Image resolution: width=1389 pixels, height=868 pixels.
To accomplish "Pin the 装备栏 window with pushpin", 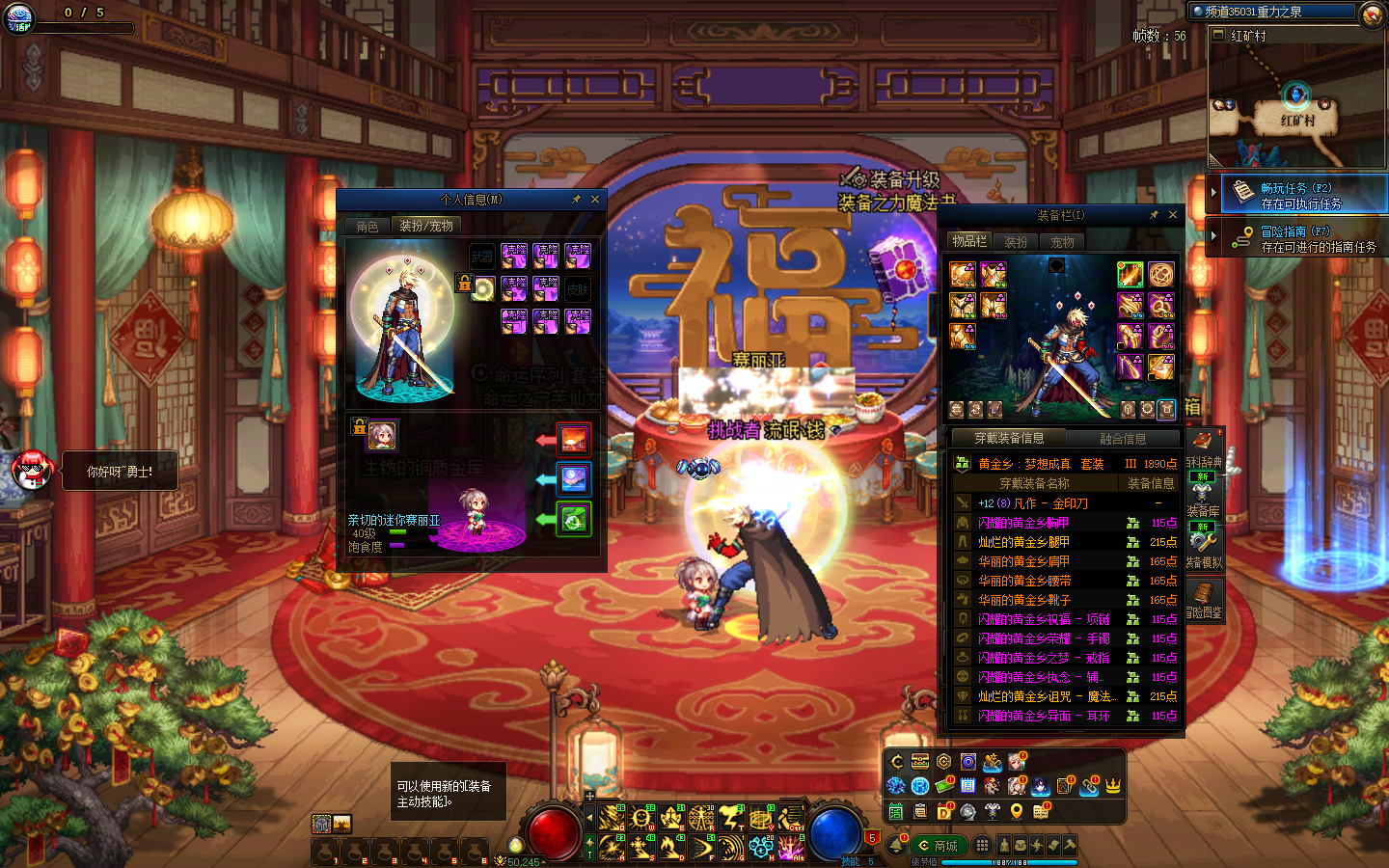I will 1154,215.
